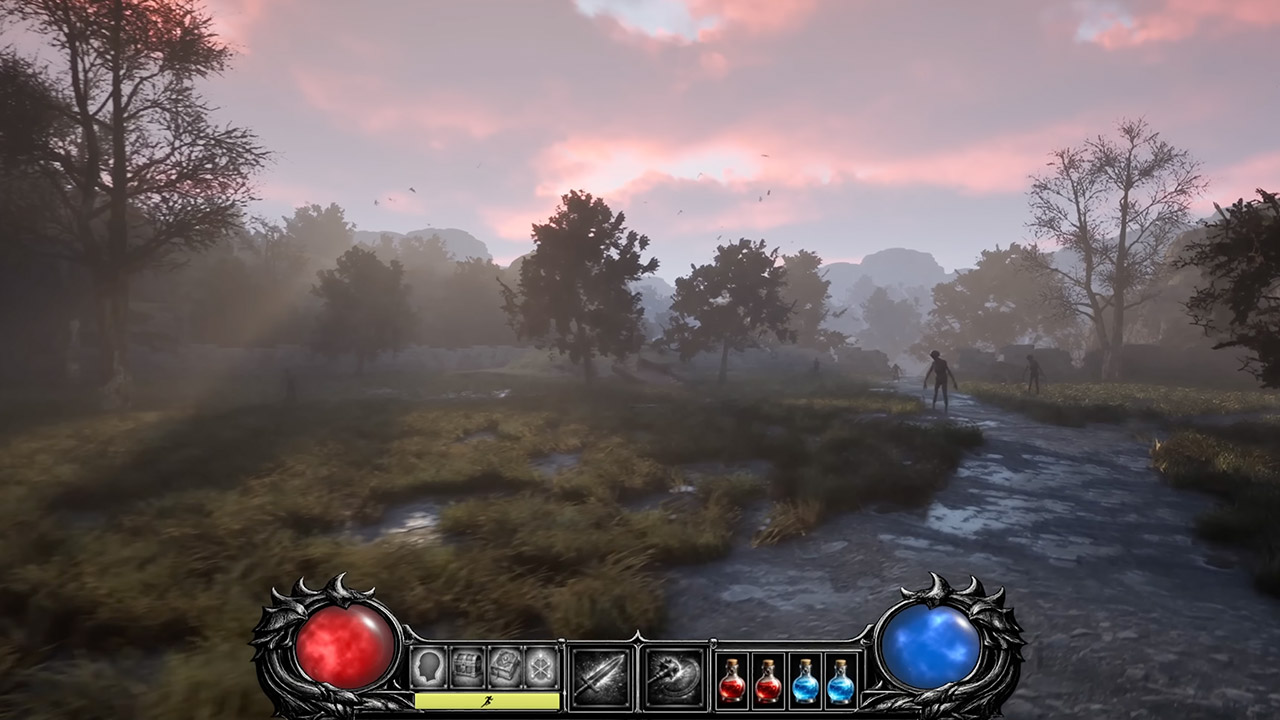Viewport: 1280px width, 720px height.
Task: Open the skills crossed-weapons icon
Action: (x=540, y=665)
